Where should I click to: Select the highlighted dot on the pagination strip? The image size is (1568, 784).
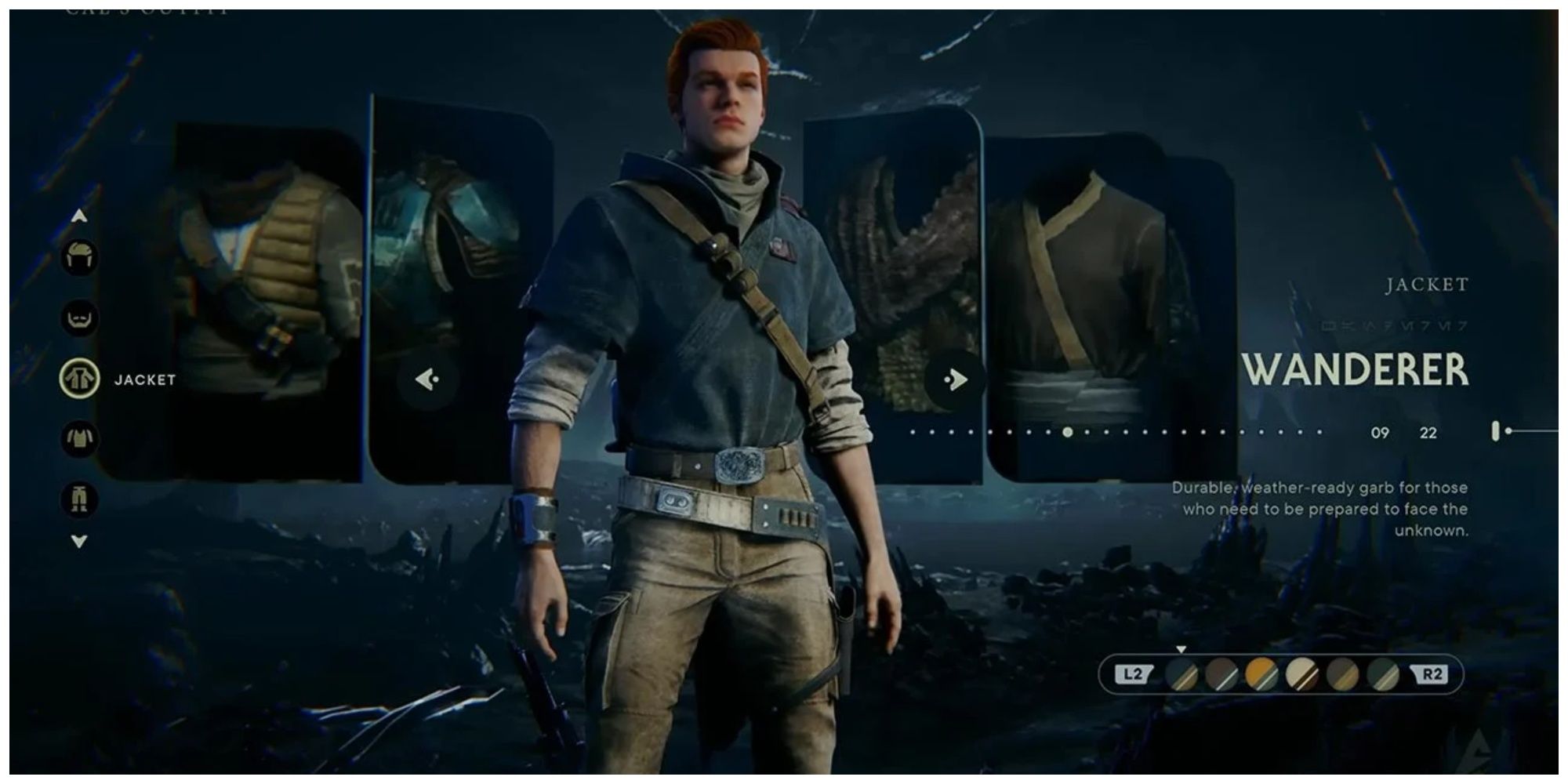pyautogui.click(x=1068, y=430)
